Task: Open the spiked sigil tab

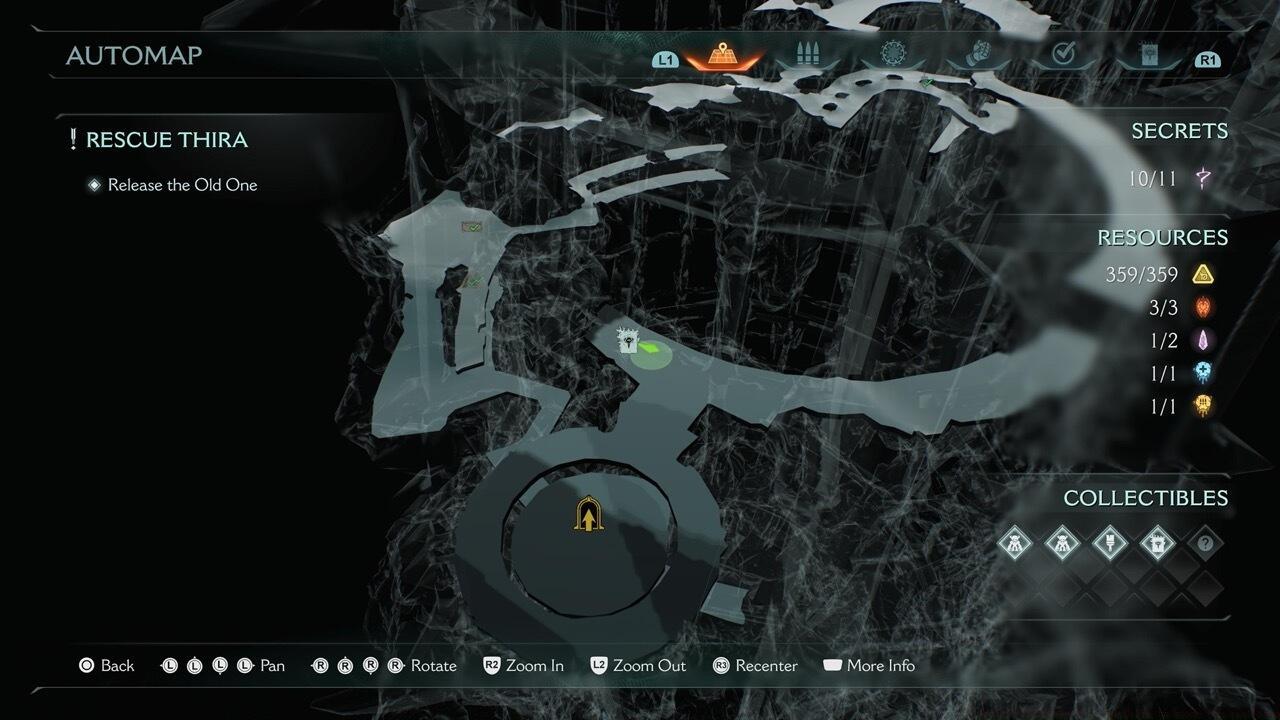Action: pos(891,55)
